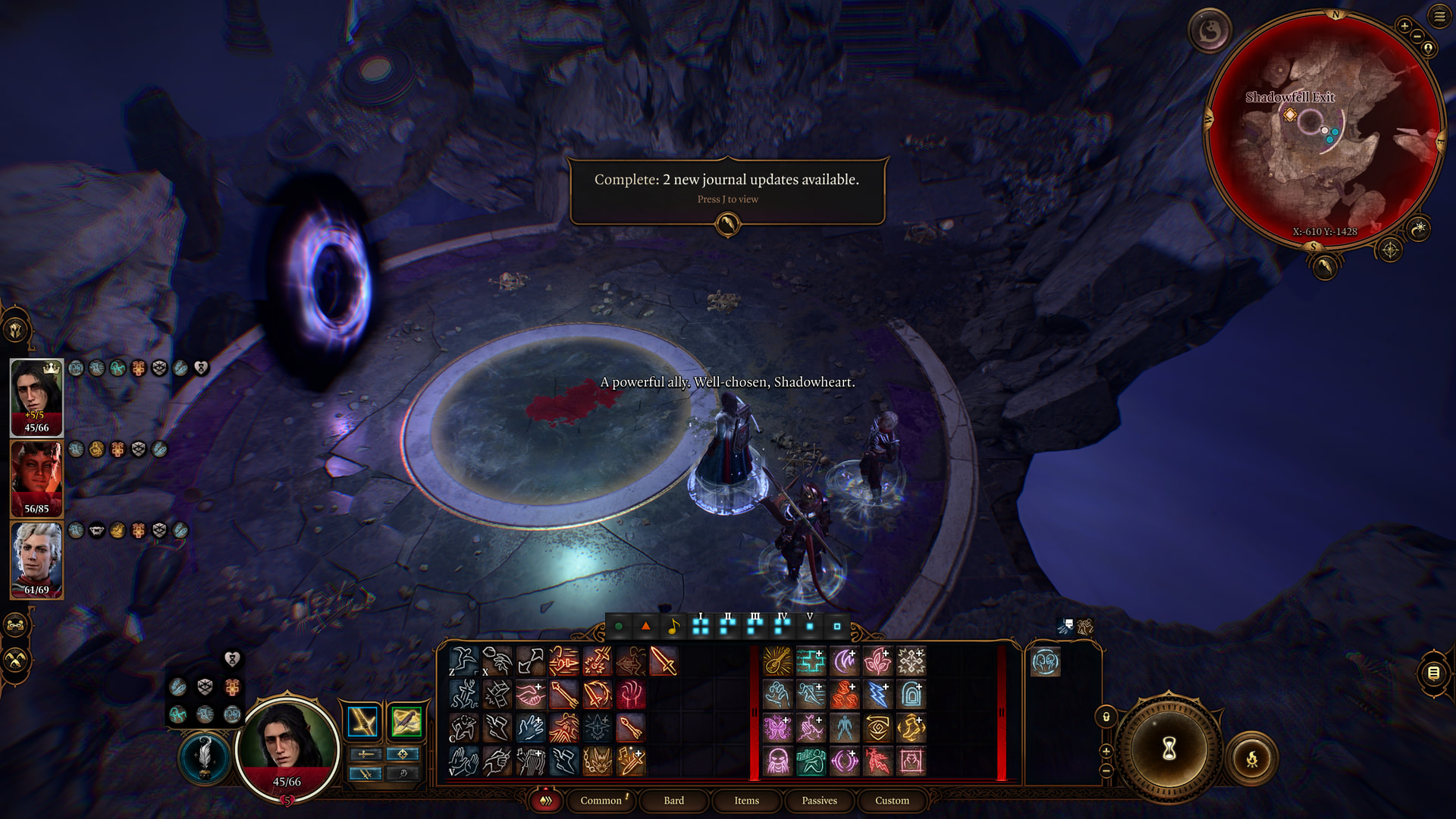1456x819 pixels.
Task: Use the main hand sword attack
Action: (x=664, y=661)
